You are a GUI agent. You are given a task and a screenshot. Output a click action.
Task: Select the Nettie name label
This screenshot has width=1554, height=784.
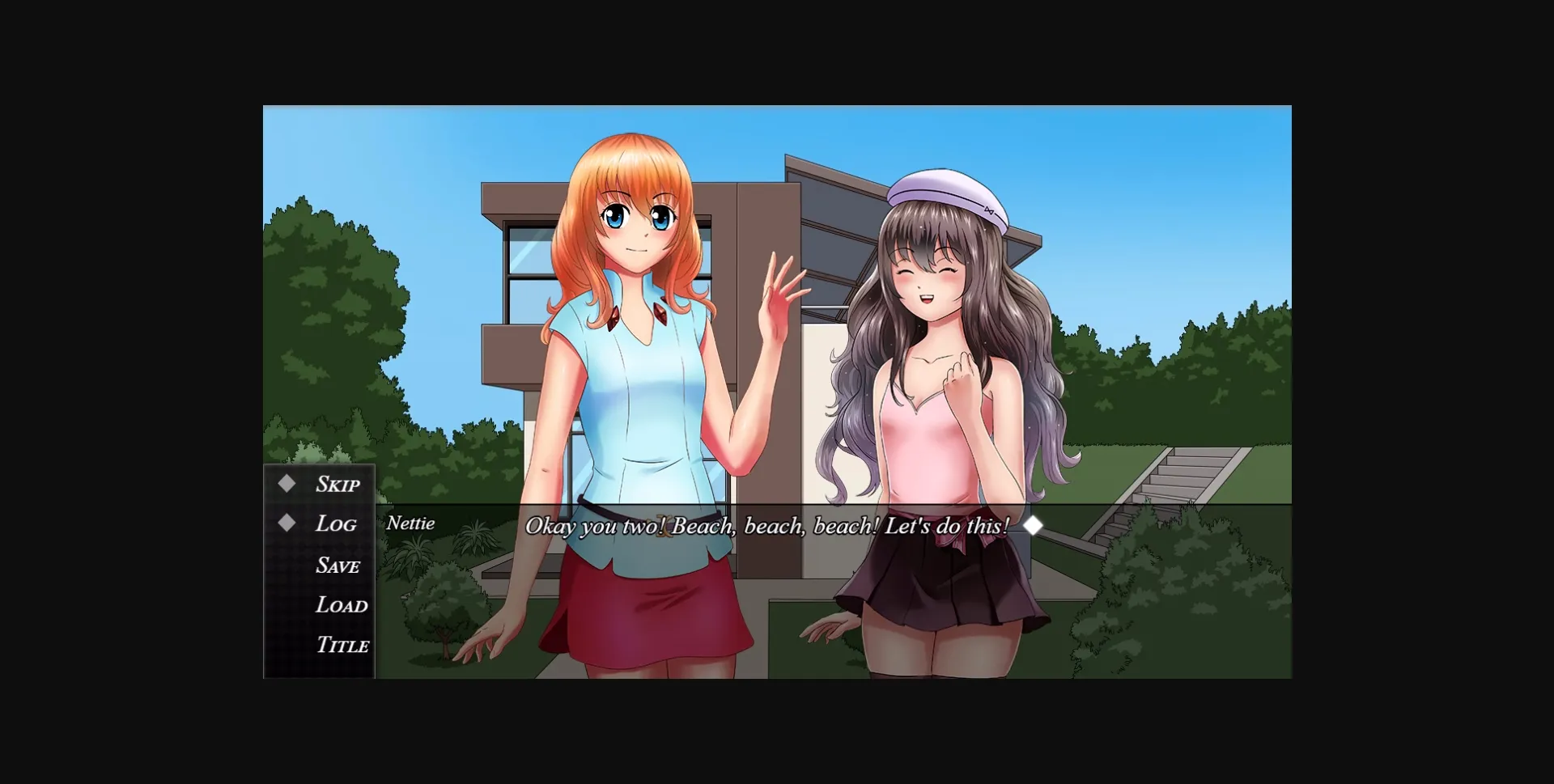411,523
